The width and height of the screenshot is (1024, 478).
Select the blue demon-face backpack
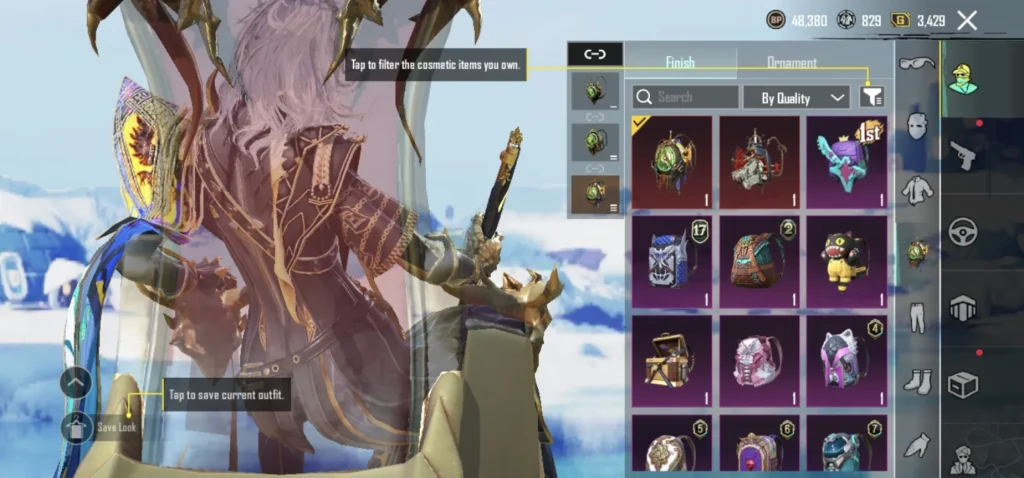(671, 261)
